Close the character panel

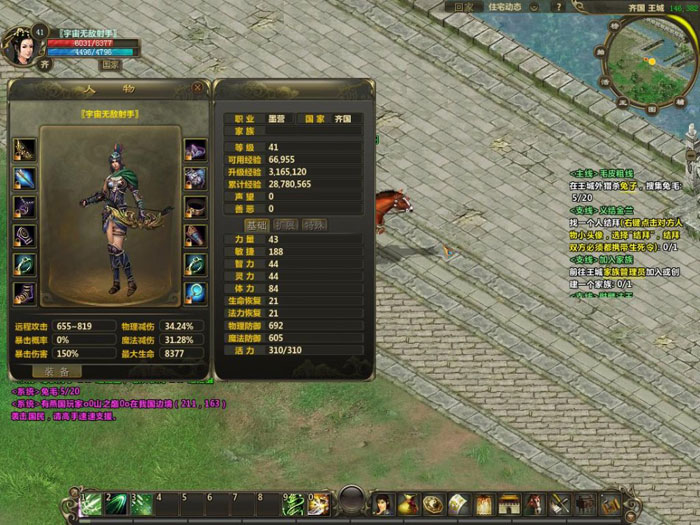(x=197, y=87)
